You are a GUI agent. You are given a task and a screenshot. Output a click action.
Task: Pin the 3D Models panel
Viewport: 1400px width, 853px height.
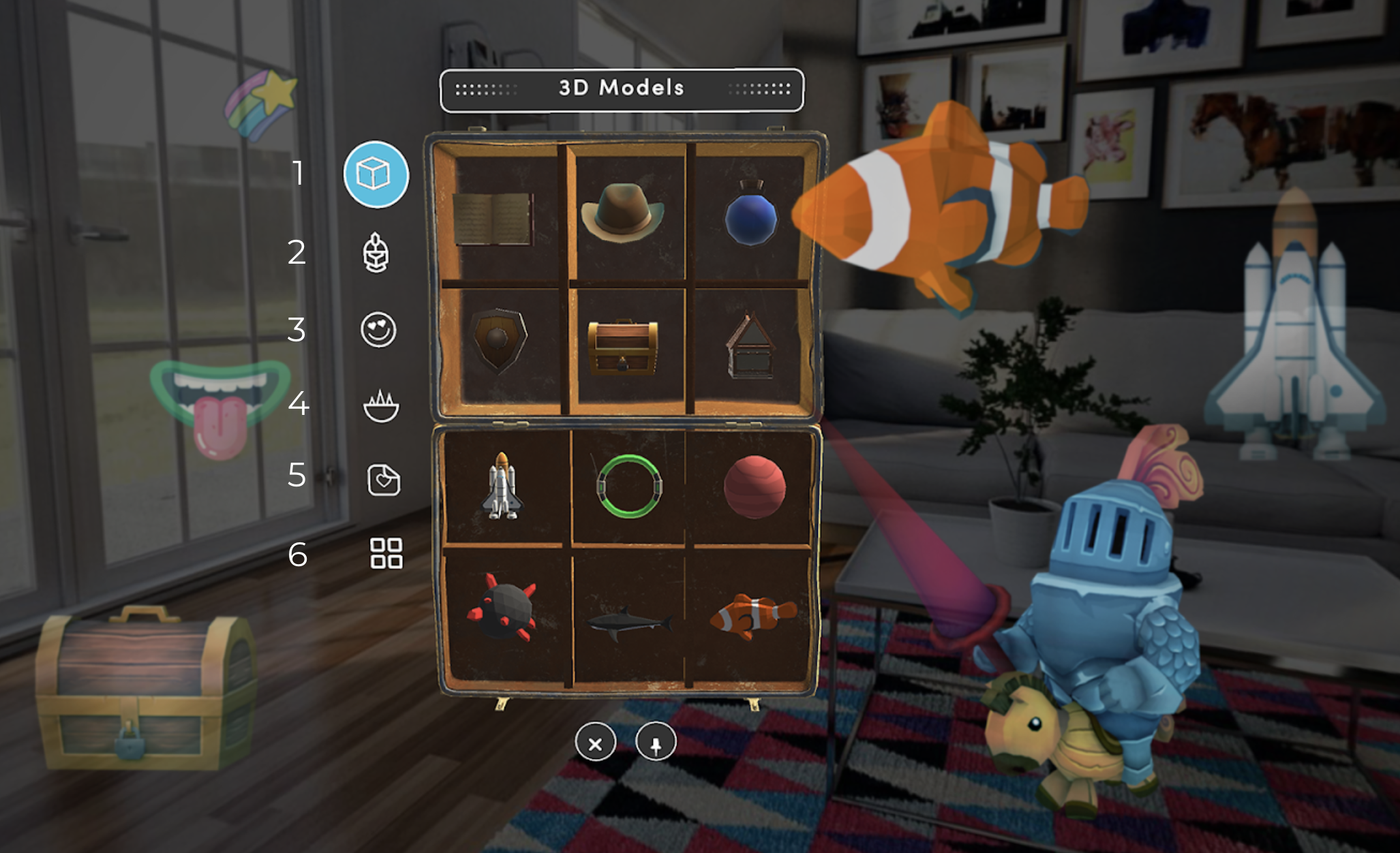click(656, 743)
